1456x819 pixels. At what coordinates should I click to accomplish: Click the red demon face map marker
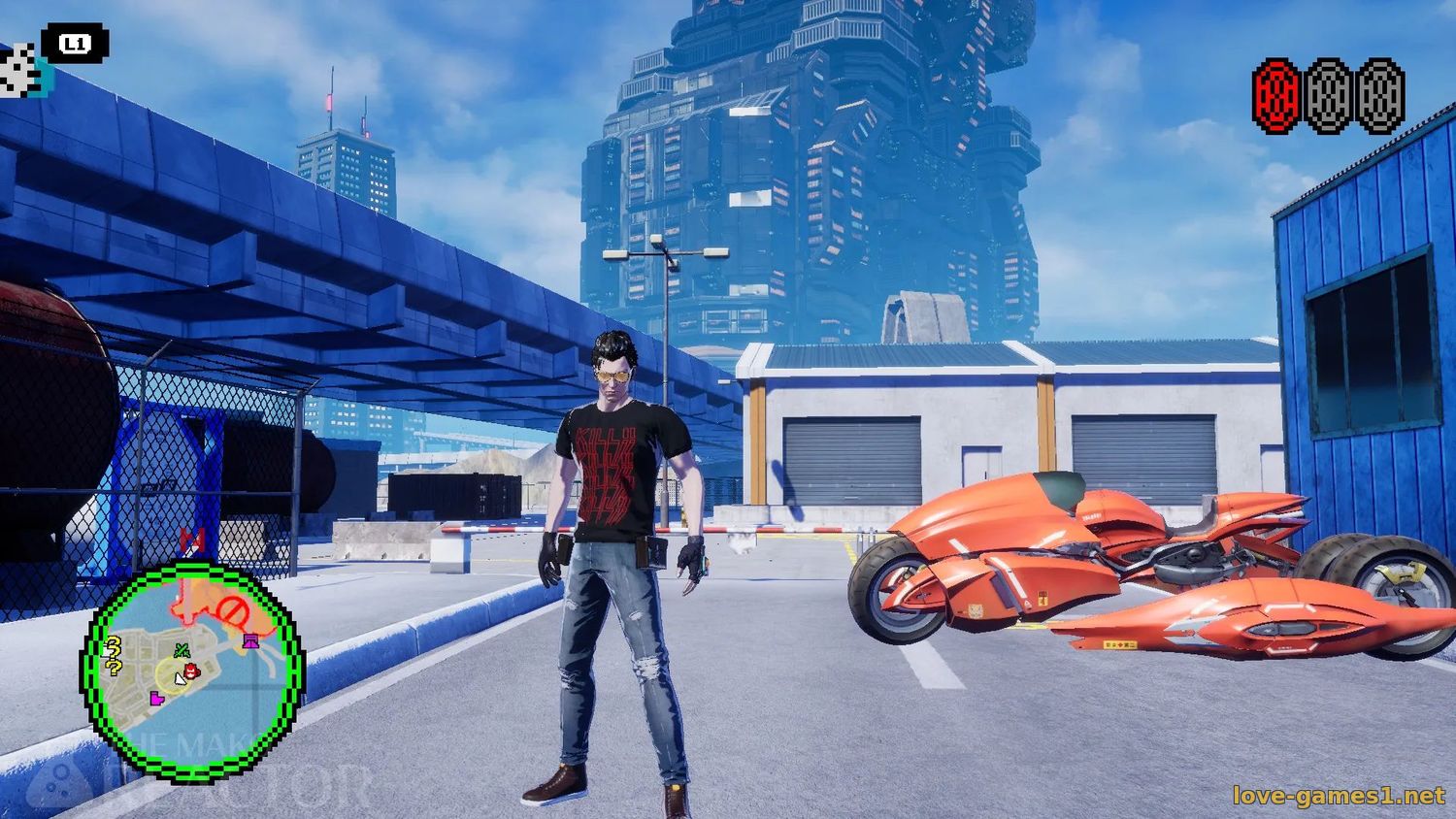click(x=191, y=669)
